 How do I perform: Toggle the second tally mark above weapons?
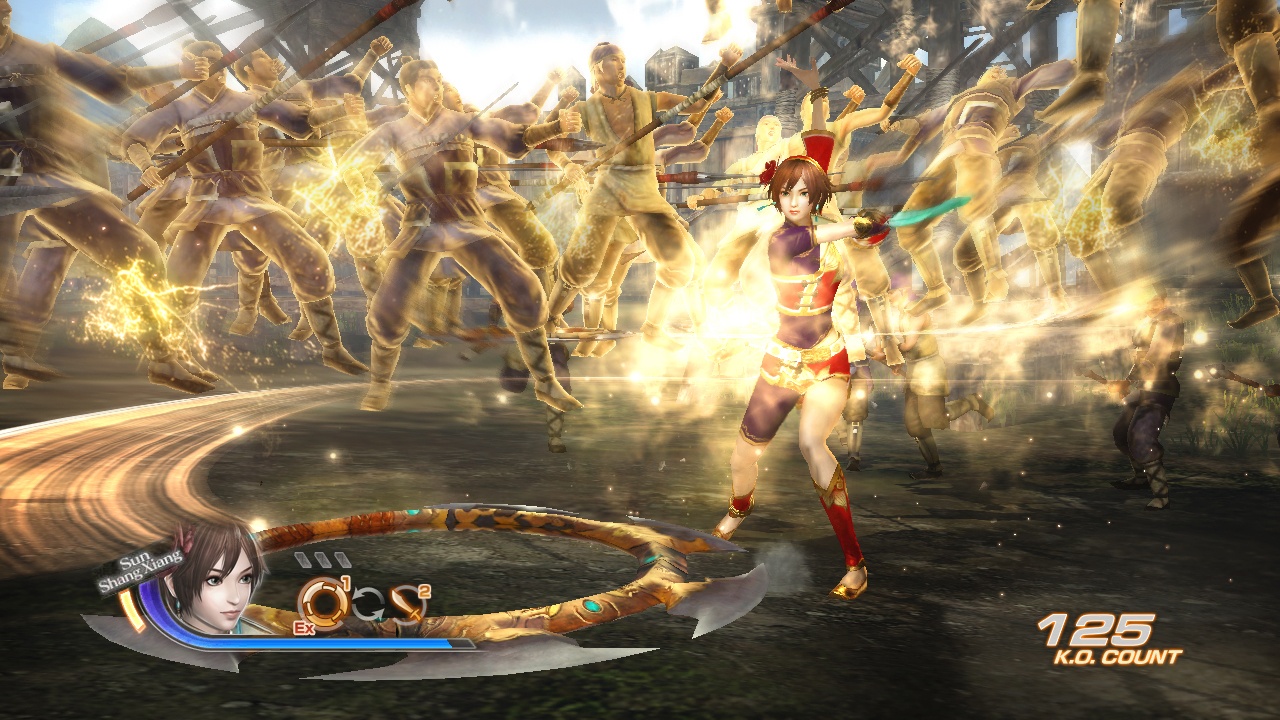[x=322, y=557]
